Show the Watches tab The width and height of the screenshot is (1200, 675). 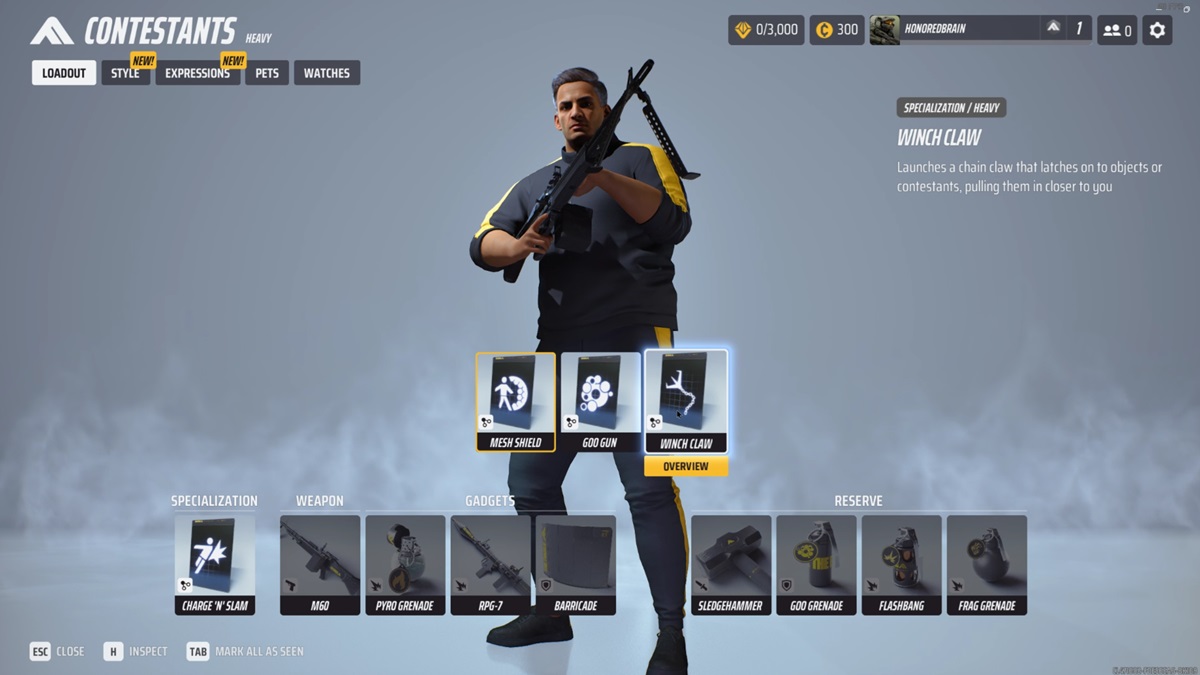point(326,73)
